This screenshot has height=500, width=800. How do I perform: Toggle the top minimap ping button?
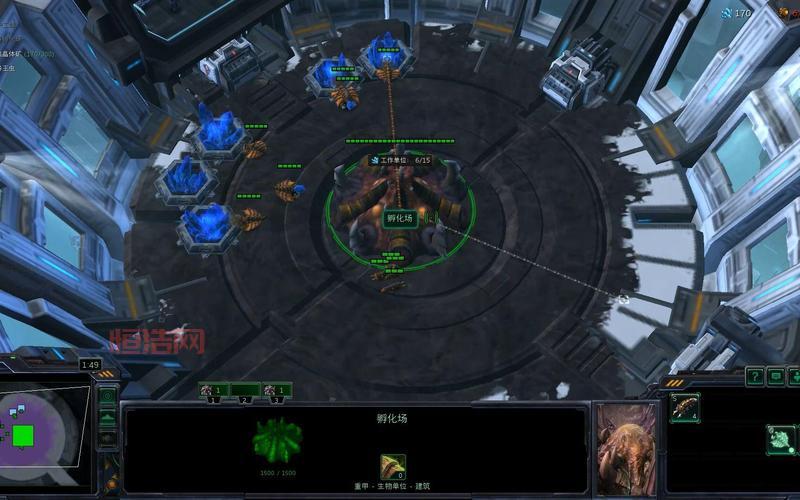tap(108, 396)
